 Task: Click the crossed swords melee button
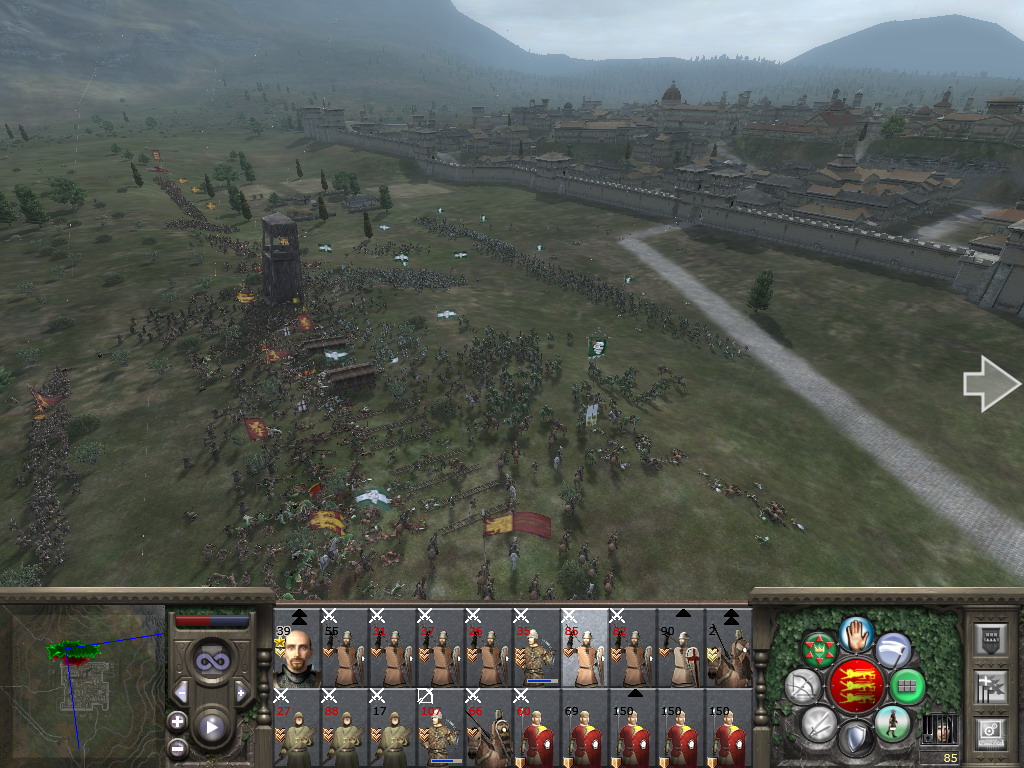pyautogui.click(x=818, y=722)
